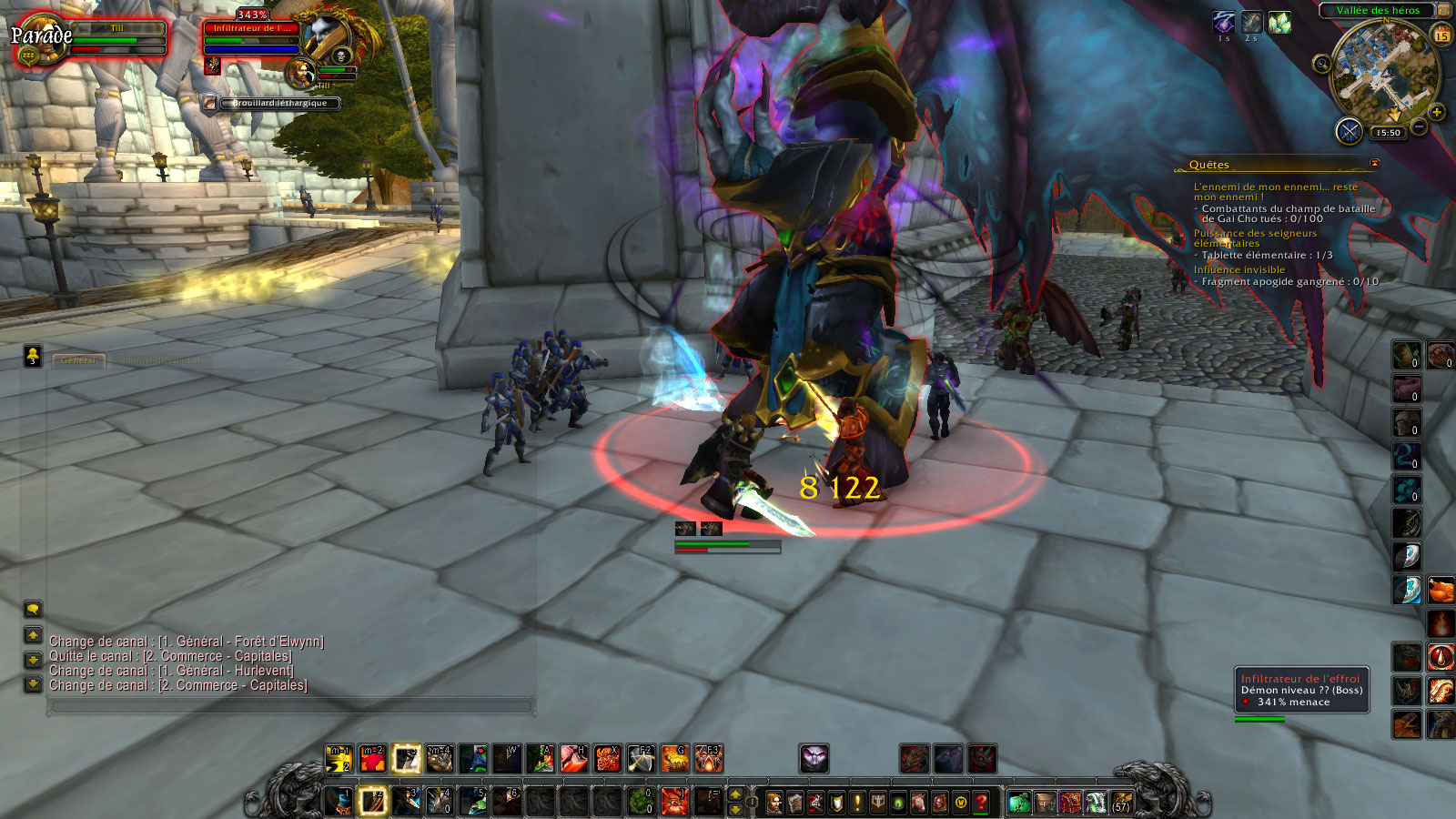Open the calendar showing day 15

pyautogui.click(x=1441, y=35)
